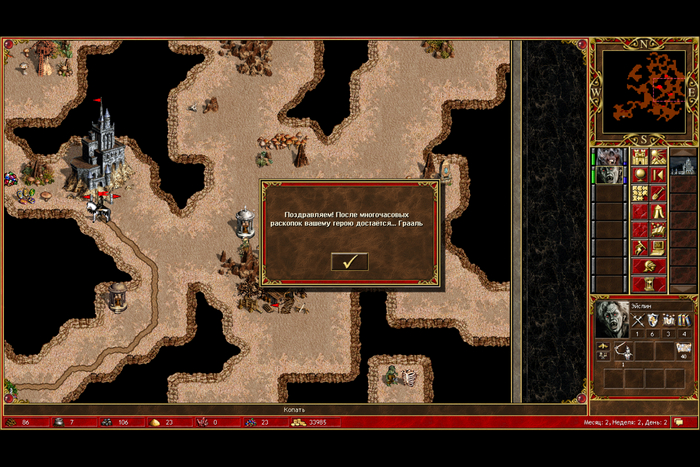Click the hourglass end turn button
The height and width of the screenshot is (467, 700).
coord(649,283)
